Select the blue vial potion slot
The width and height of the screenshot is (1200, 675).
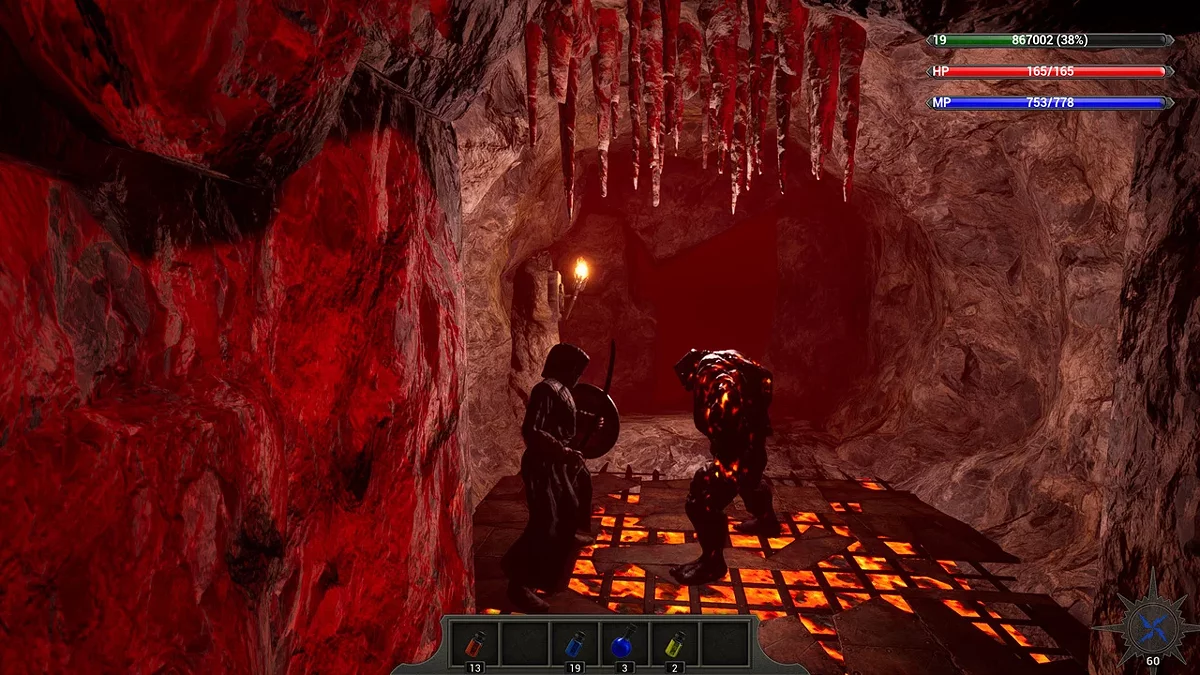(x=574, y=643)
